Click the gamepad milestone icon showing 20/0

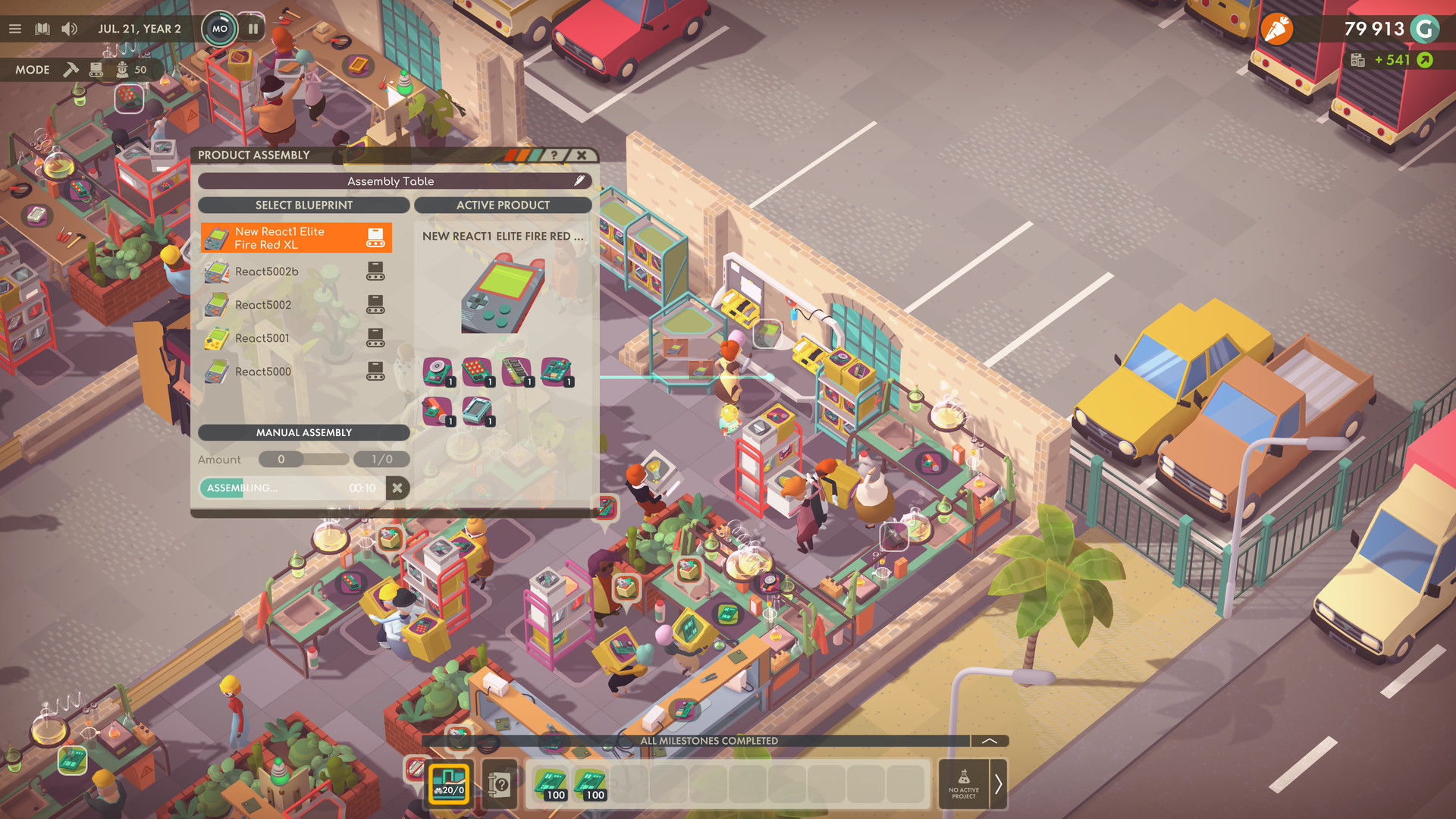point(449,785)
